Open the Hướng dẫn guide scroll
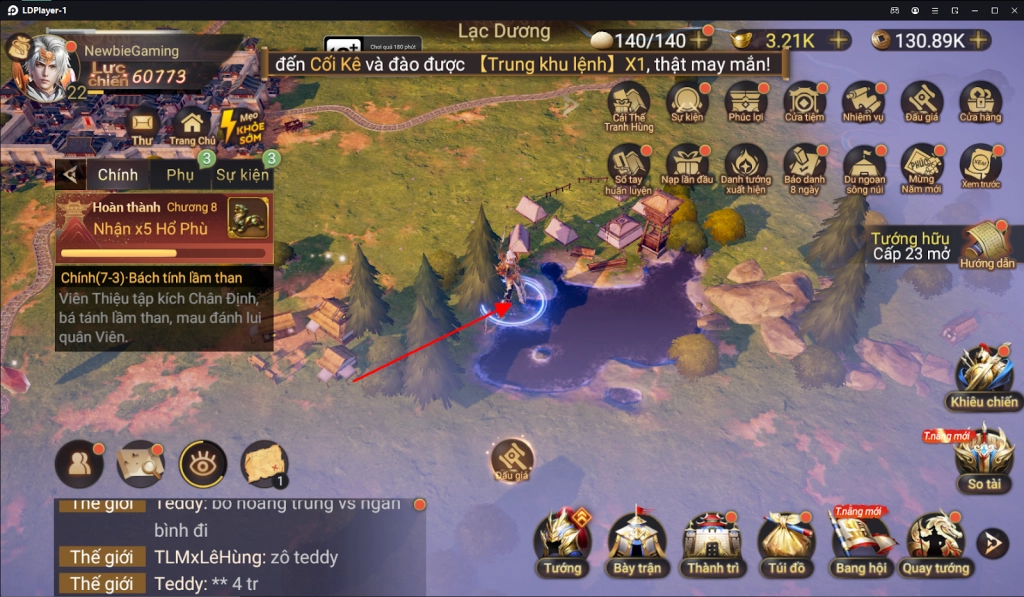The height and width of the screenshot is (597, 1024). 986,246
